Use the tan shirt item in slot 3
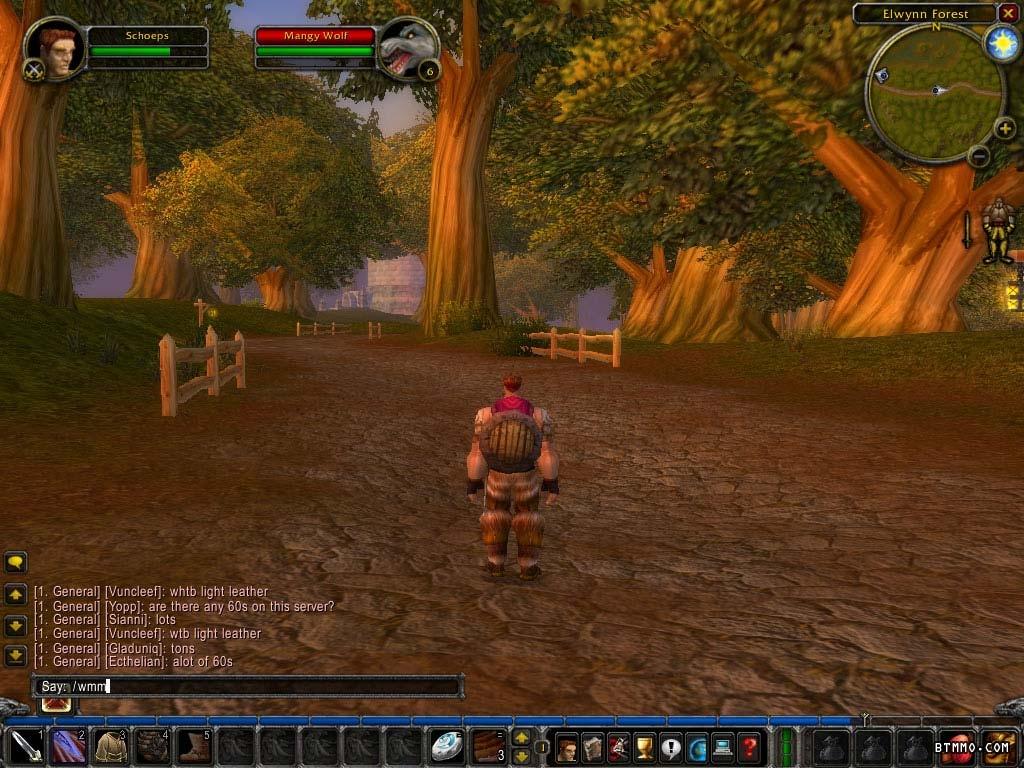 (110, 746)
